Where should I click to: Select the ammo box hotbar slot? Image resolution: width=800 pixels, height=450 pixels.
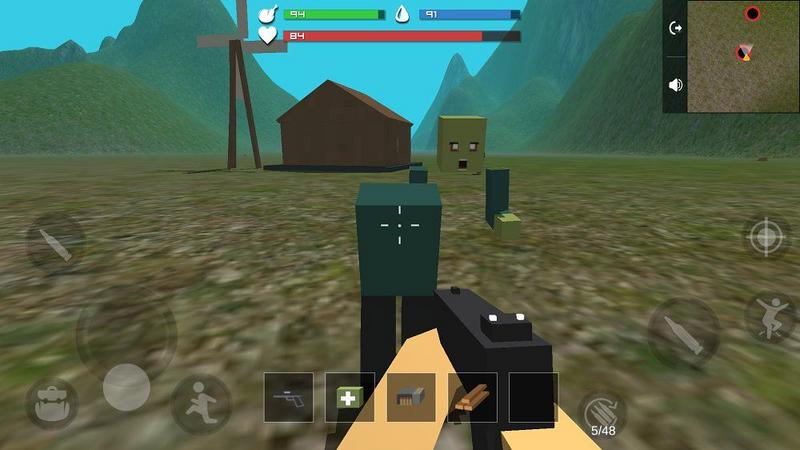(x=411, y=397)
